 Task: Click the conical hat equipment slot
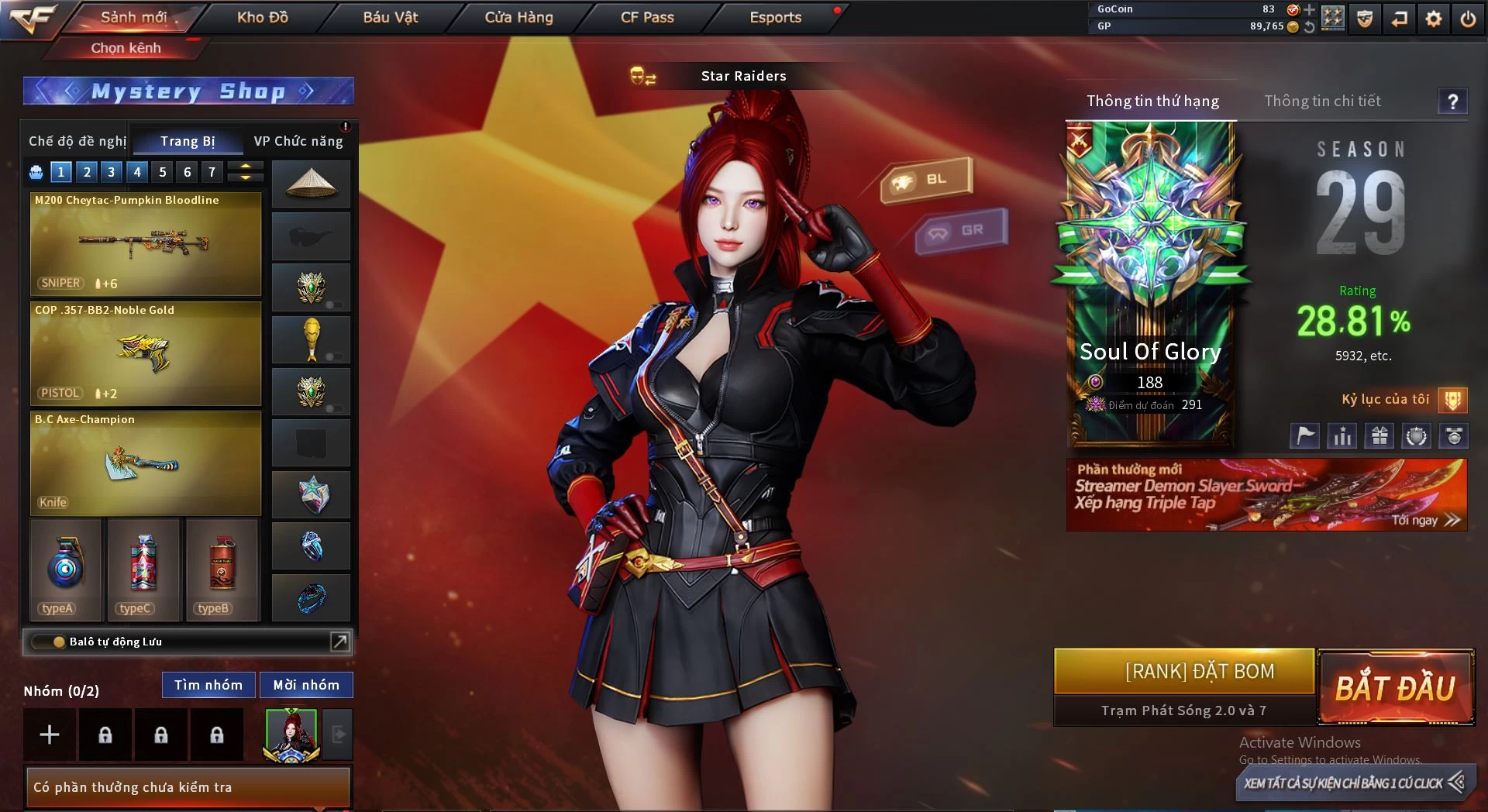coord(311,184)
